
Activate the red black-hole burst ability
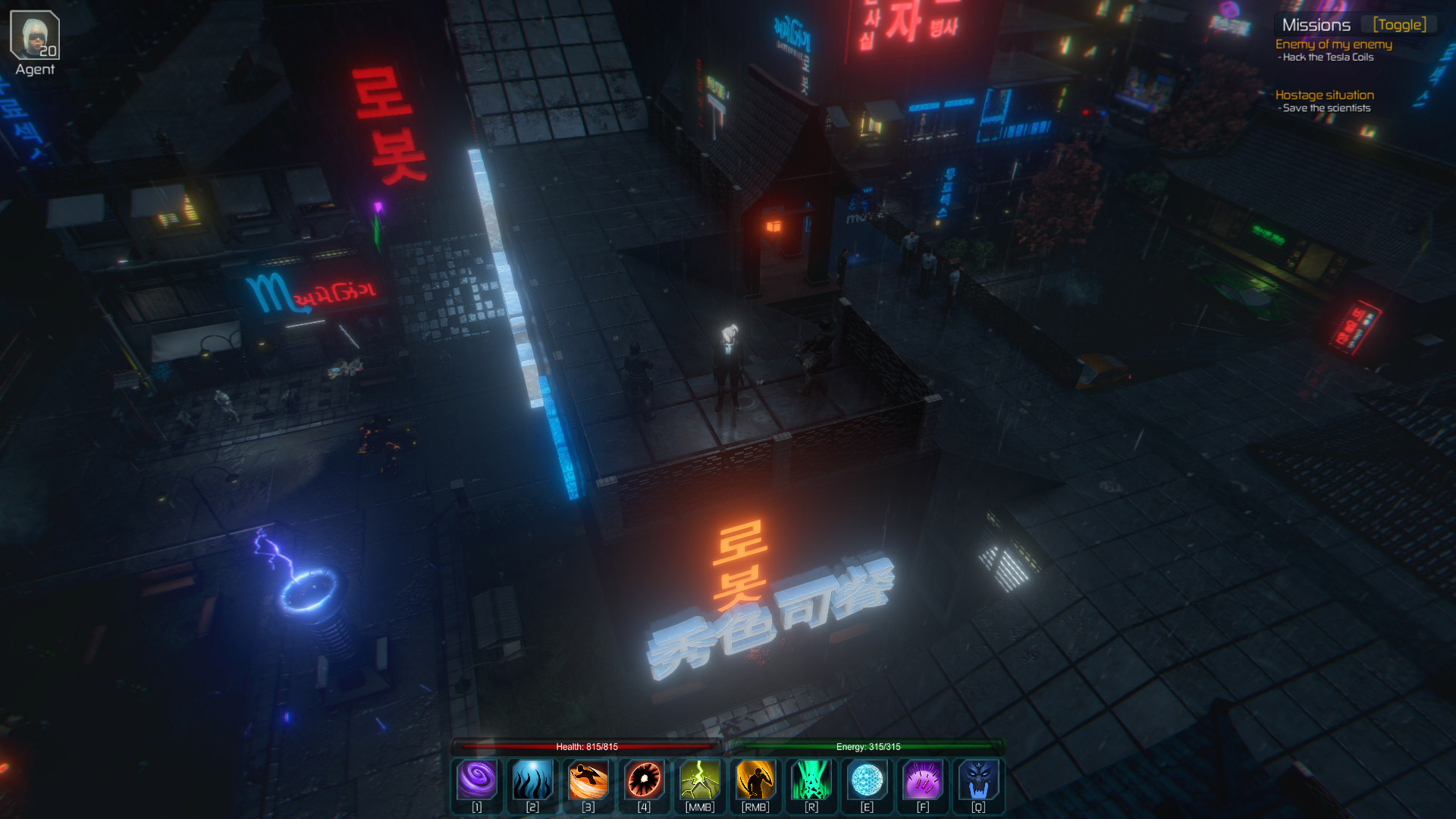point(644,780)
